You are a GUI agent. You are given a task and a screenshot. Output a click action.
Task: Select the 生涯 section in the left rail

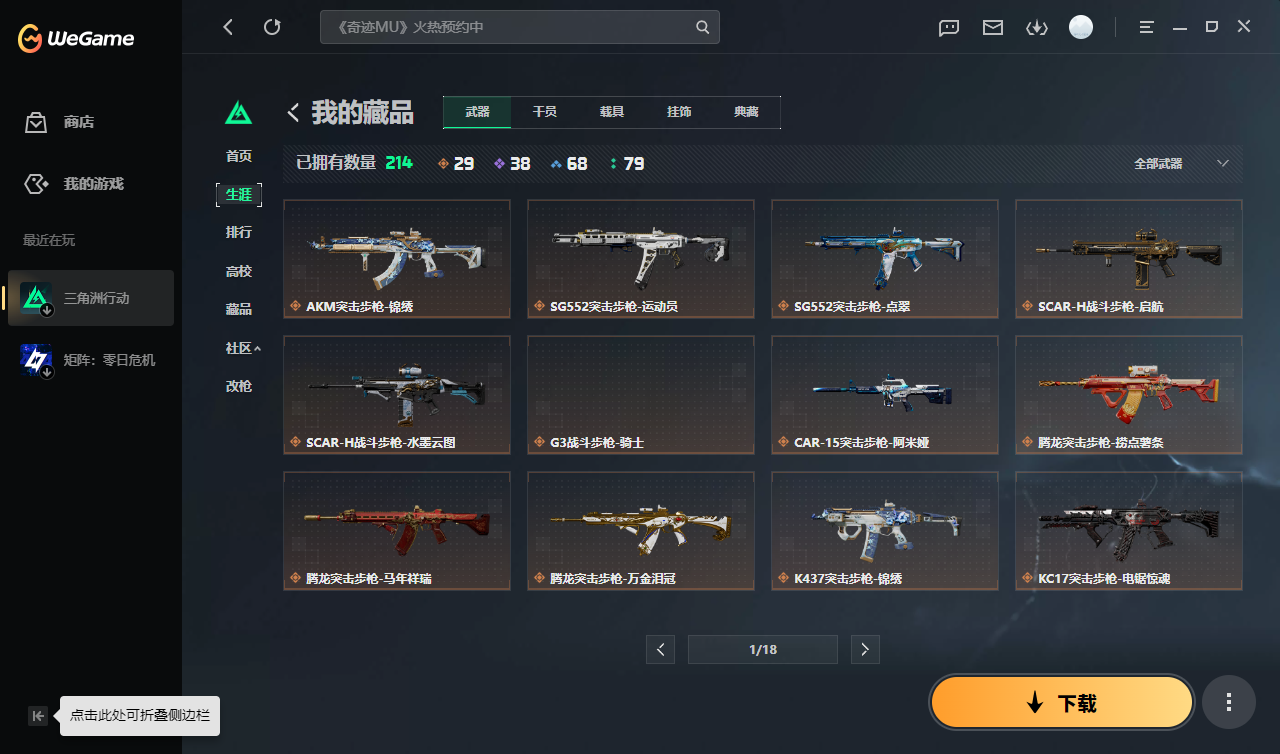click(239, 194)
